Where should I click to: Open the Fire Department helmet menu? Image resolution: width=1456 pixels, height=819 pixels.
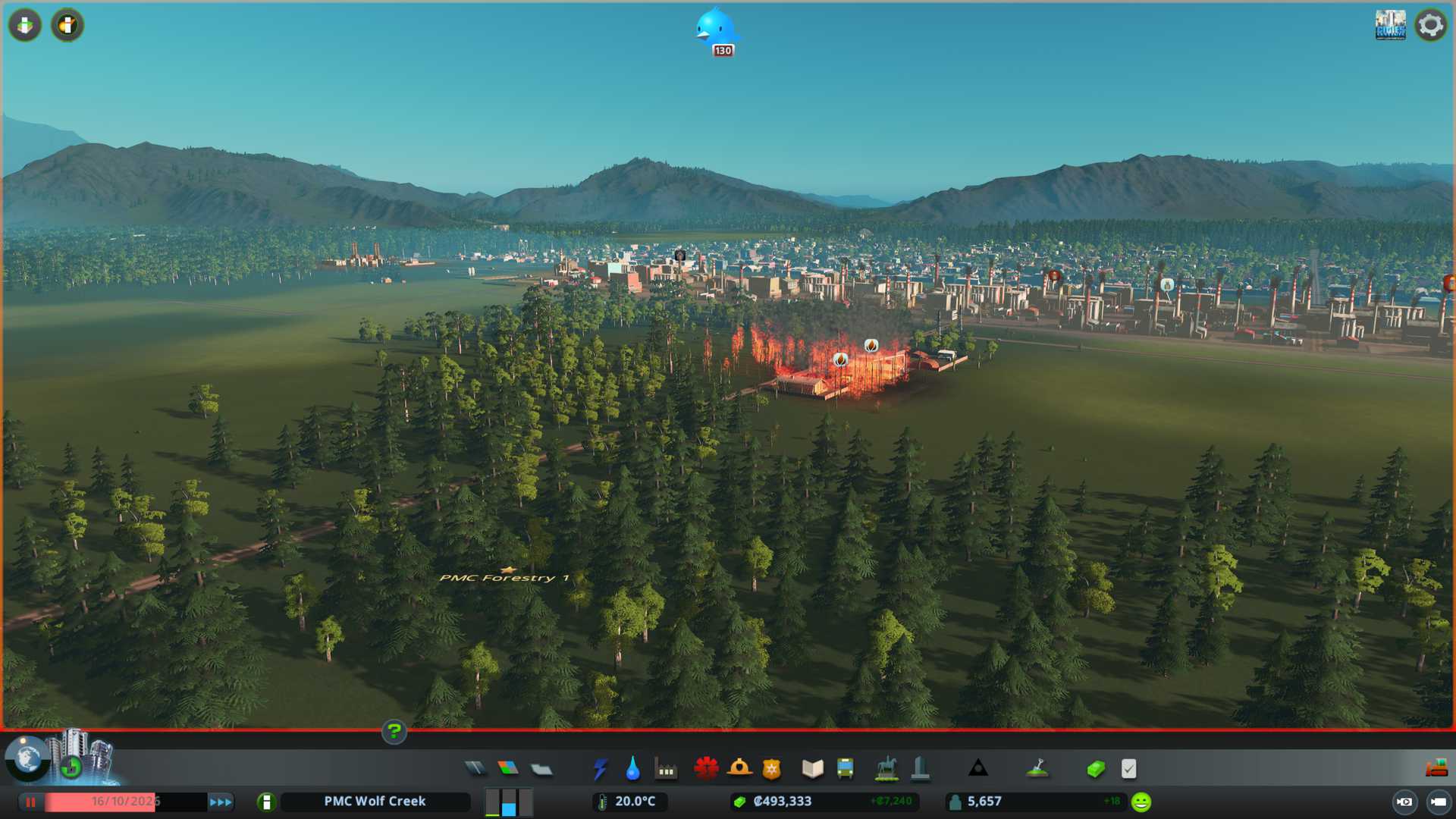[739, 769]
